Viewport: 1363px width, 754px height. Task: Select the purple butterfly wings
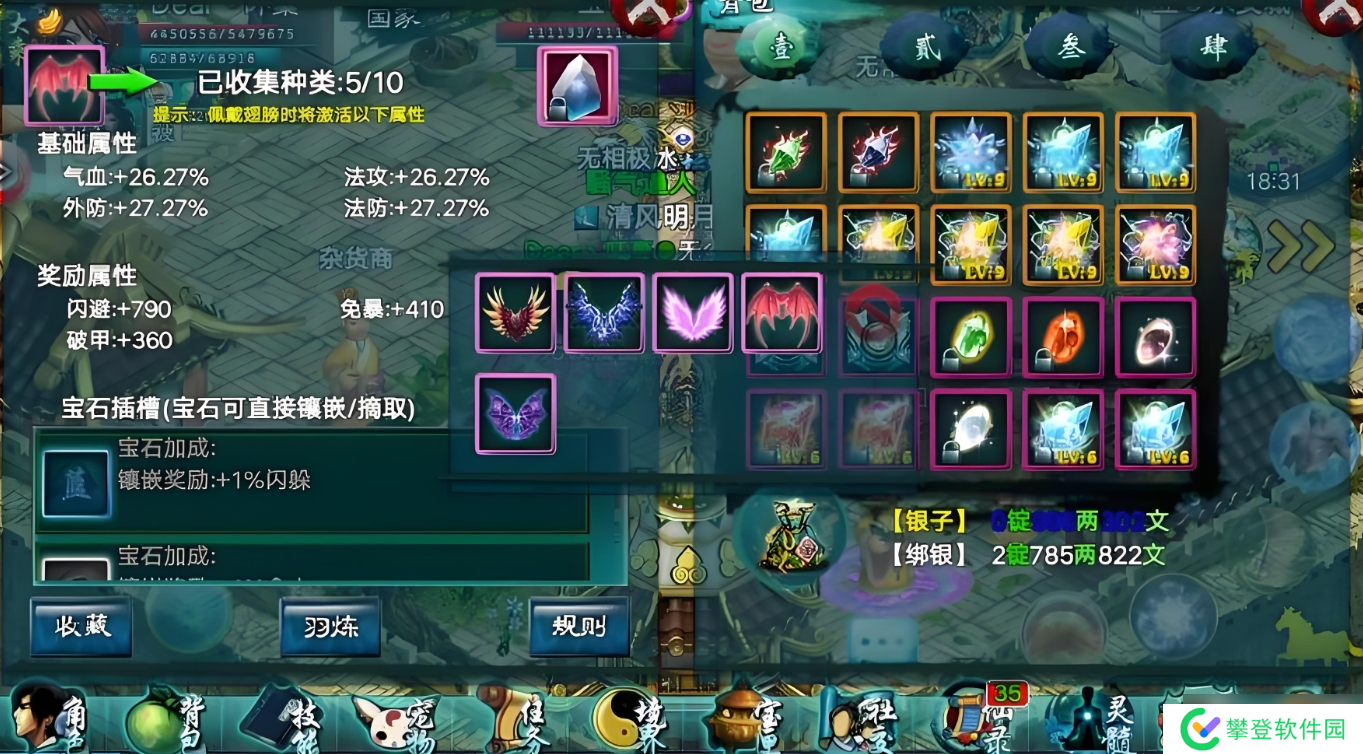pos(514,413)
